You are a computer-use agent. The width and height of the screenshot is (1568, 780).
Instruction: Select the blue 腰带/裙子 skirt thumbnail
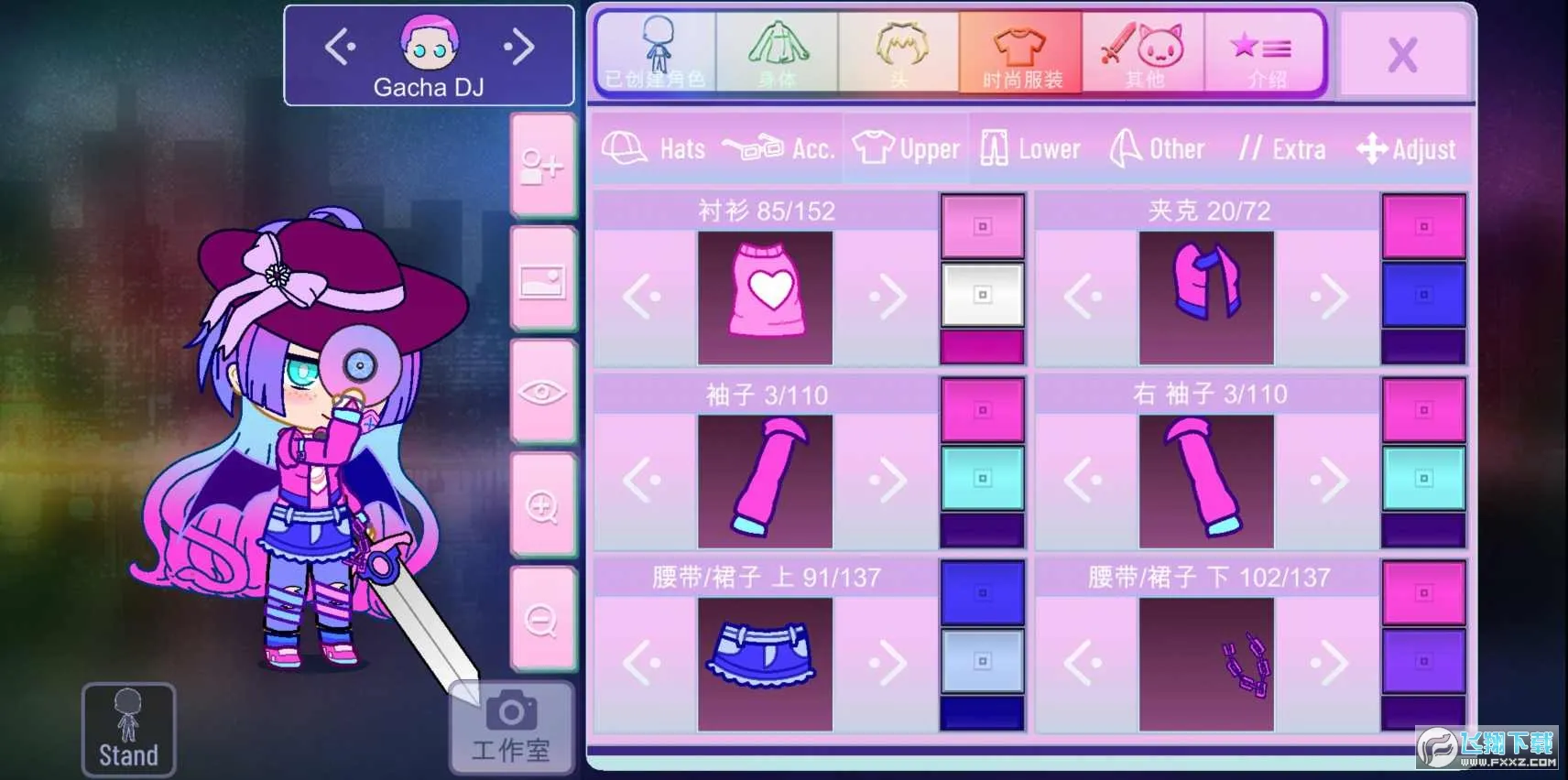(x=765, y=663)
